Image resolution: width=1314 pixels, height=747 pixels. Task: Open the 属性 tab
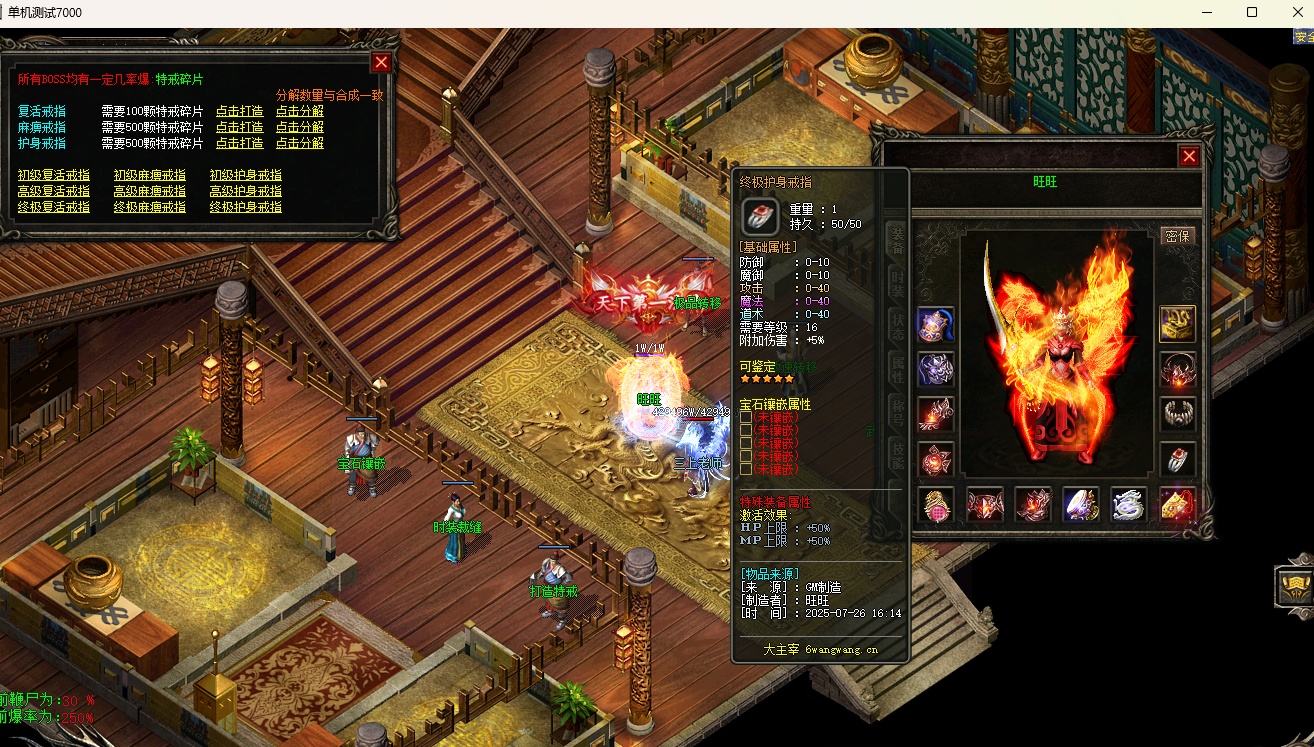click(897, 370)
